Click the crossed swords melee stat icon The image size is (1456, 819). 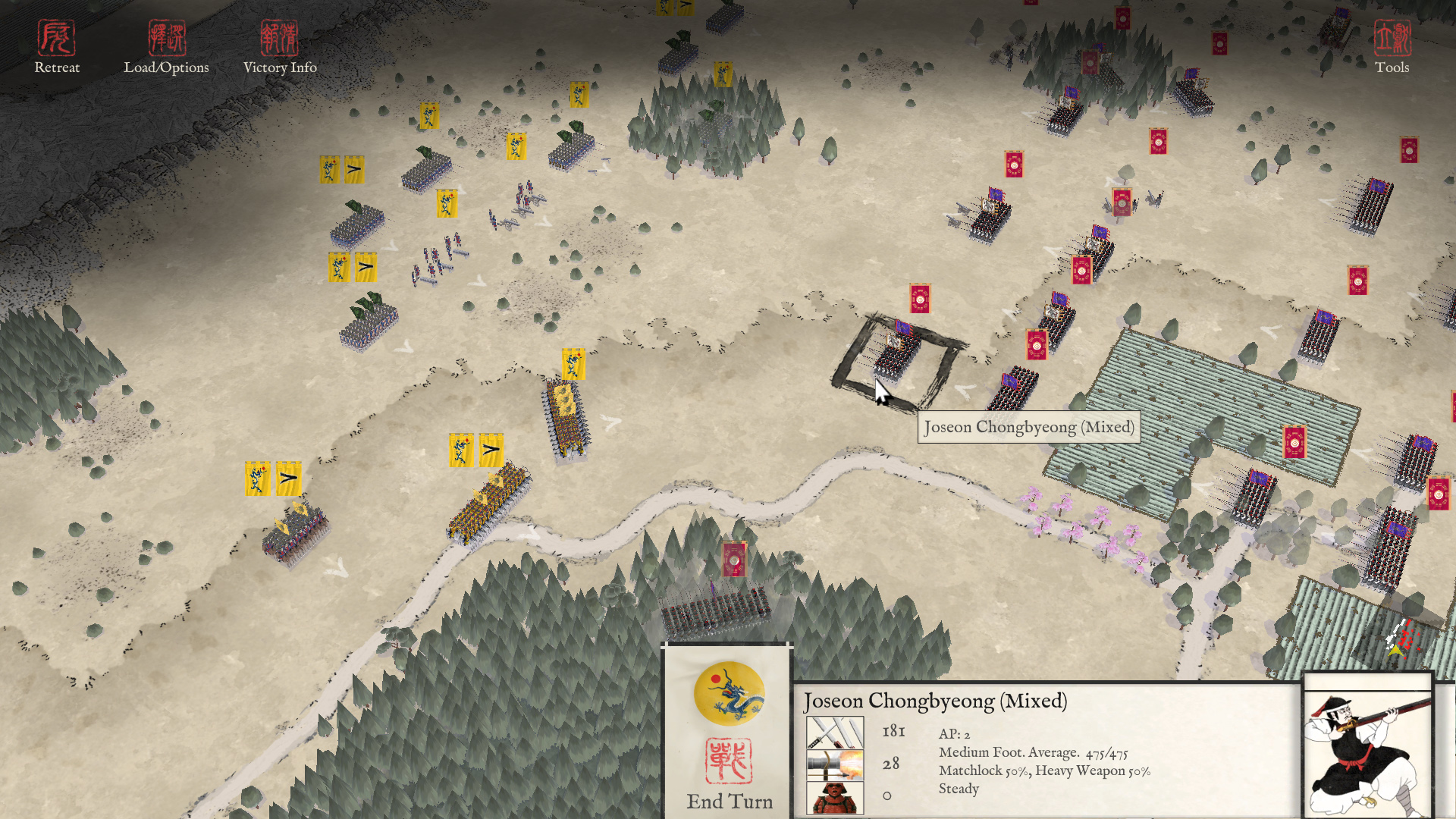(x=836, y=732)
